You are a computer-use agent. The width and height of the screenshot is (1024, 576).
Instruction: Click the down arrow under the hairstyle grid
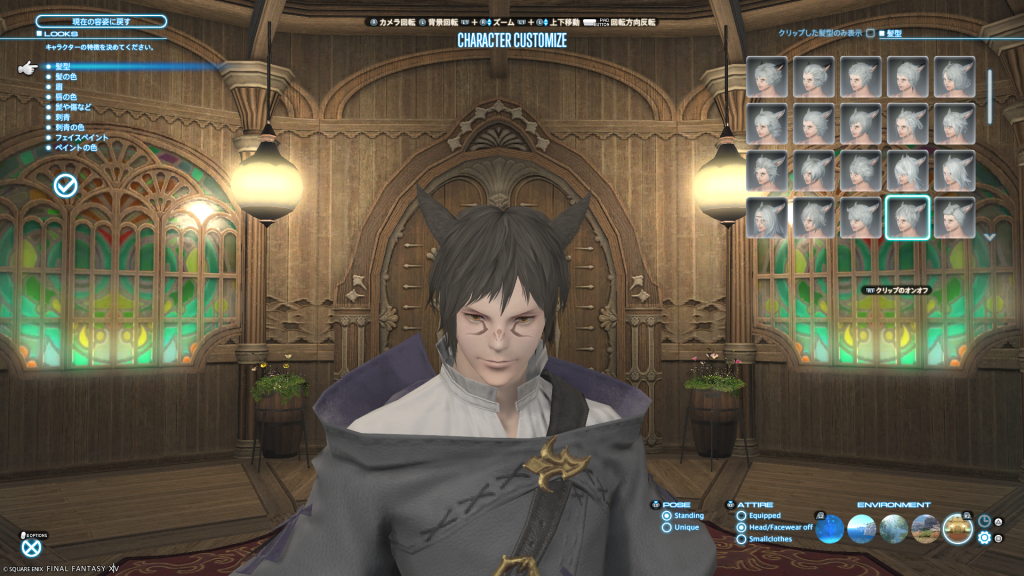tap(990, 237)
